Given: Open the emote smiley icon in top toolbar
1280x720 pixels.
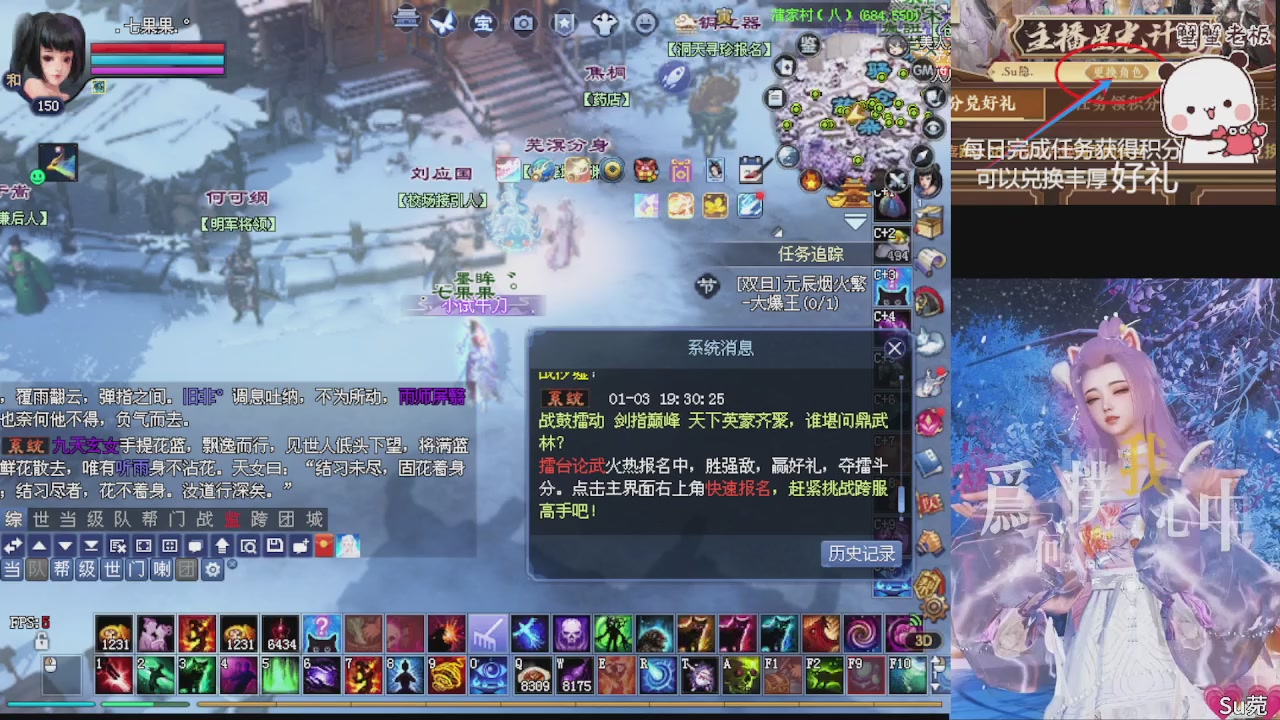Looking at the screenshot, I should tap(645, 20).
